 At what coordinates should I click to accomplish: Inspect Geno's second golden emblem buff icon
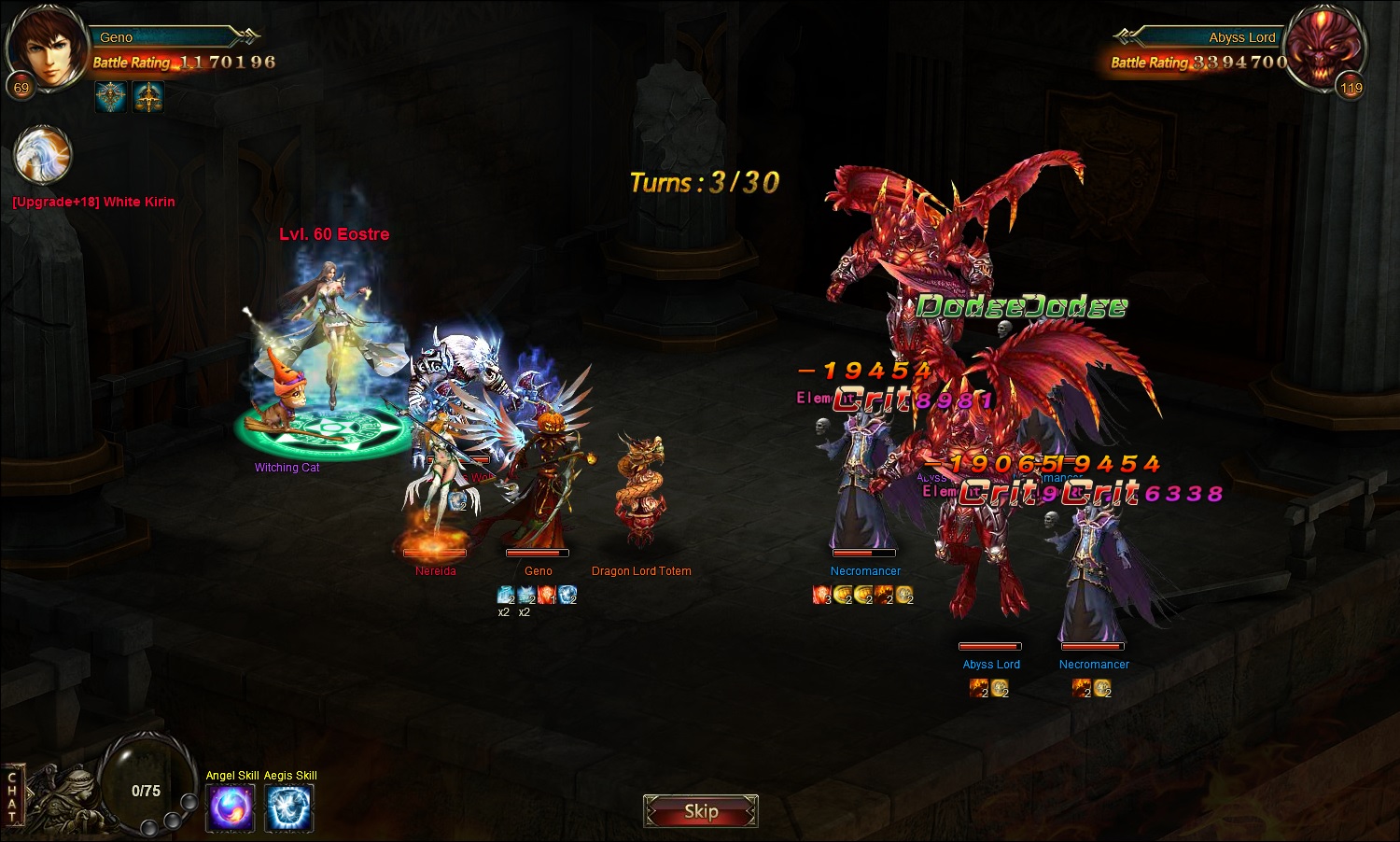coord(147,96)
